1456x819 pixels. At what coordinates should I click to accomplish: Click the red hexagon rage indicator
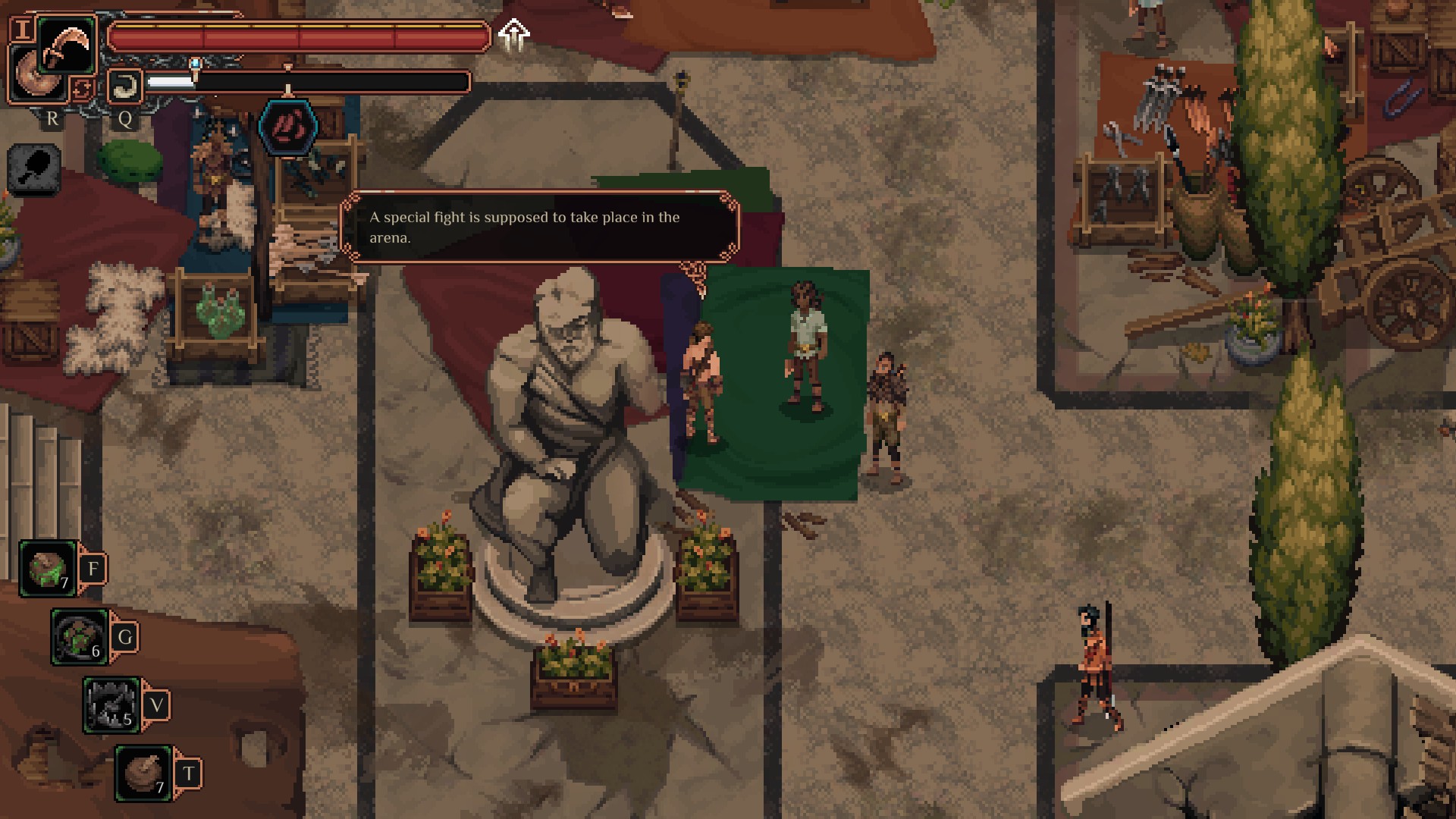point(288,126)
